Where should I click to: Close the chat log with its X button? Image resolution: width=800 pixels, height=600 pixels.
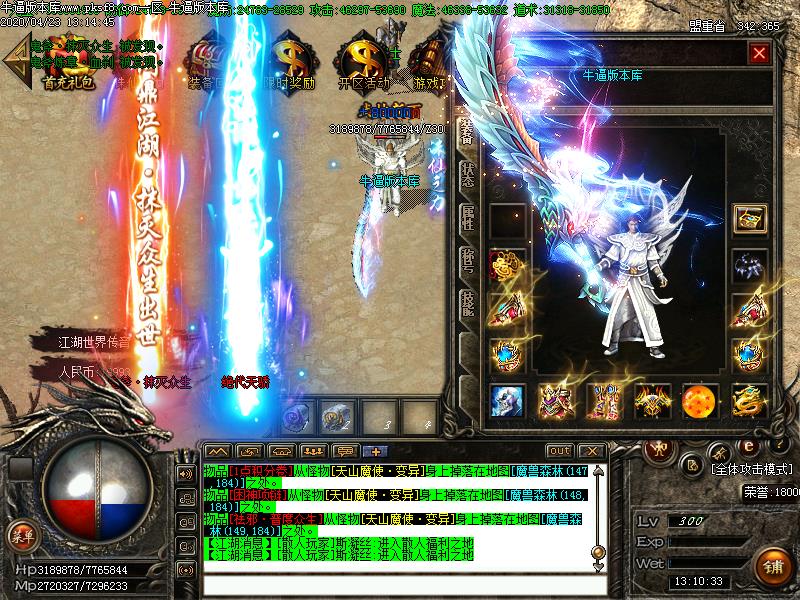click(590, 451)
